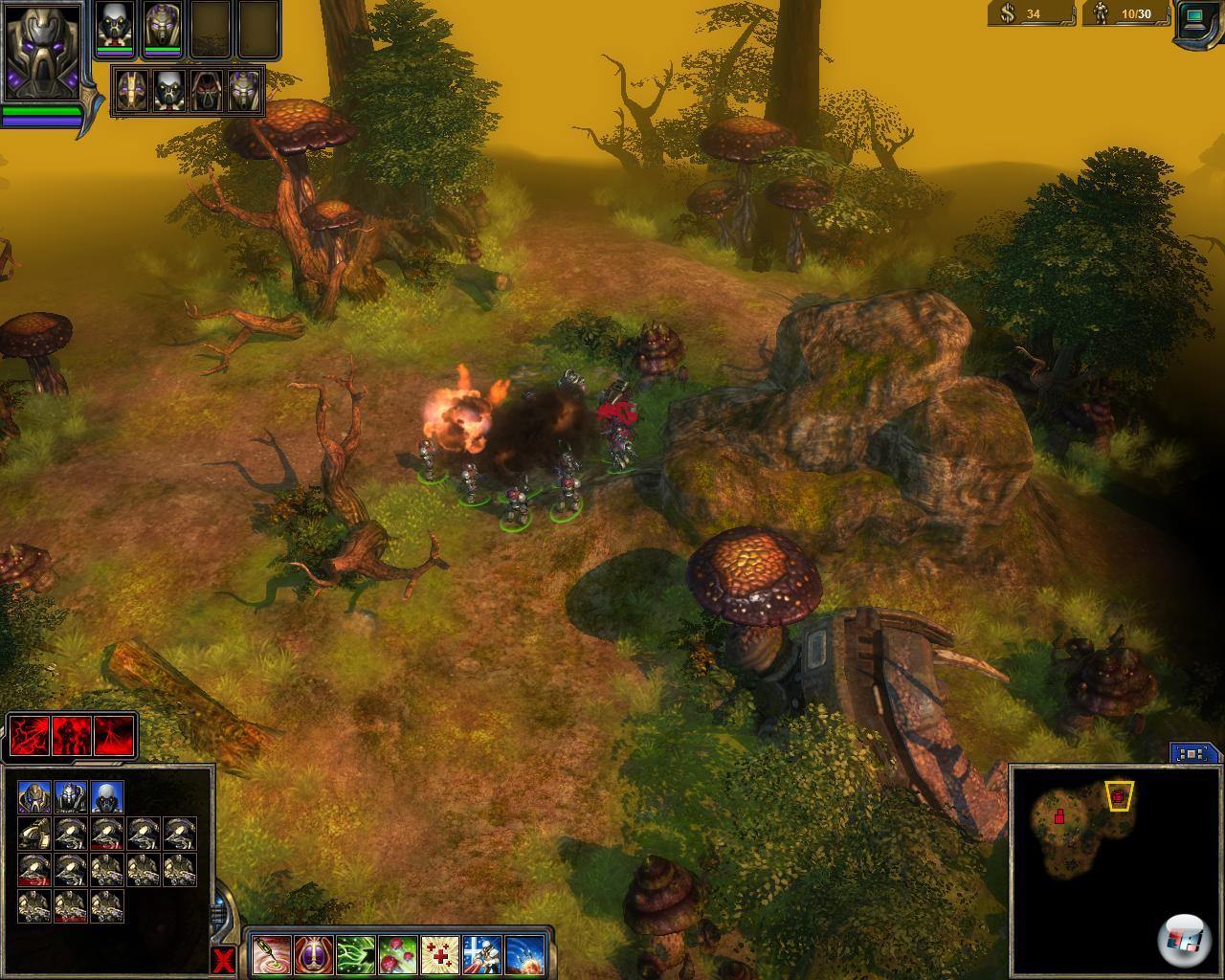The height and width of the screenshot is (980, 1225).
Task: Open the game menu via the computer icon
Action: coord(1197,19)
